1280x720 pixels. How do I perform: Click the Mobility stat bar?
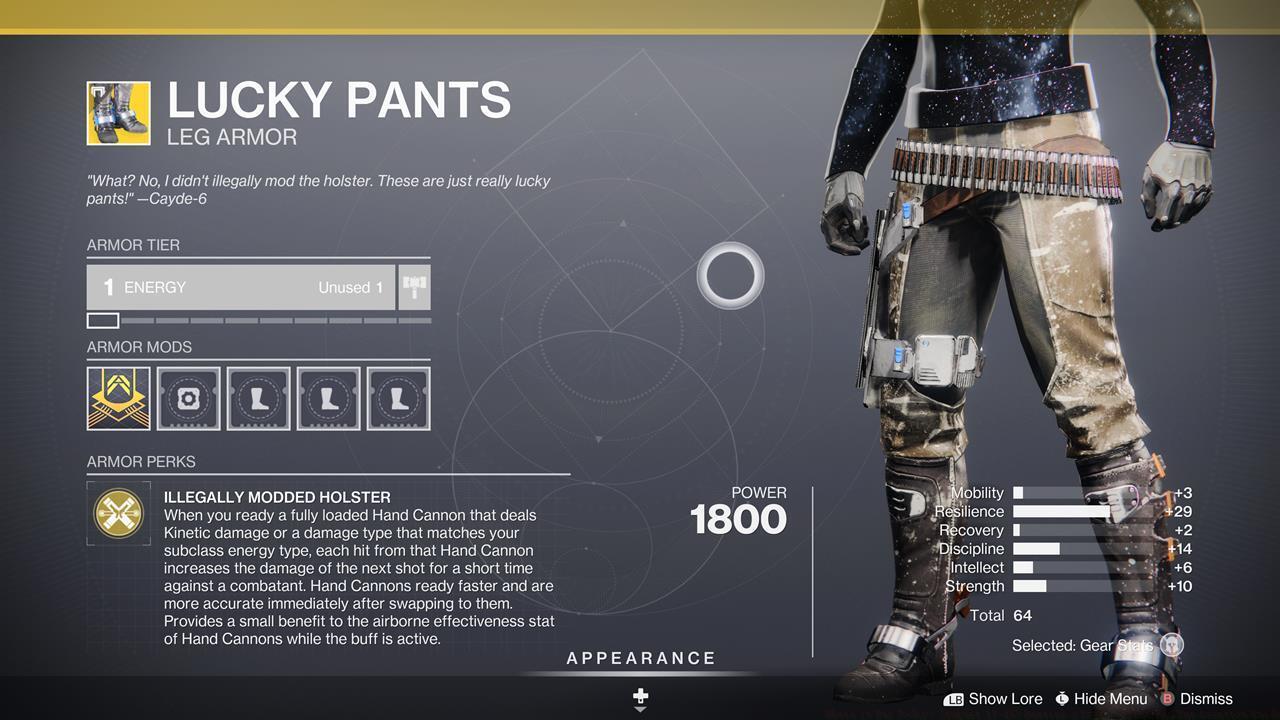pyautogui.click(x=1075, y=492)
